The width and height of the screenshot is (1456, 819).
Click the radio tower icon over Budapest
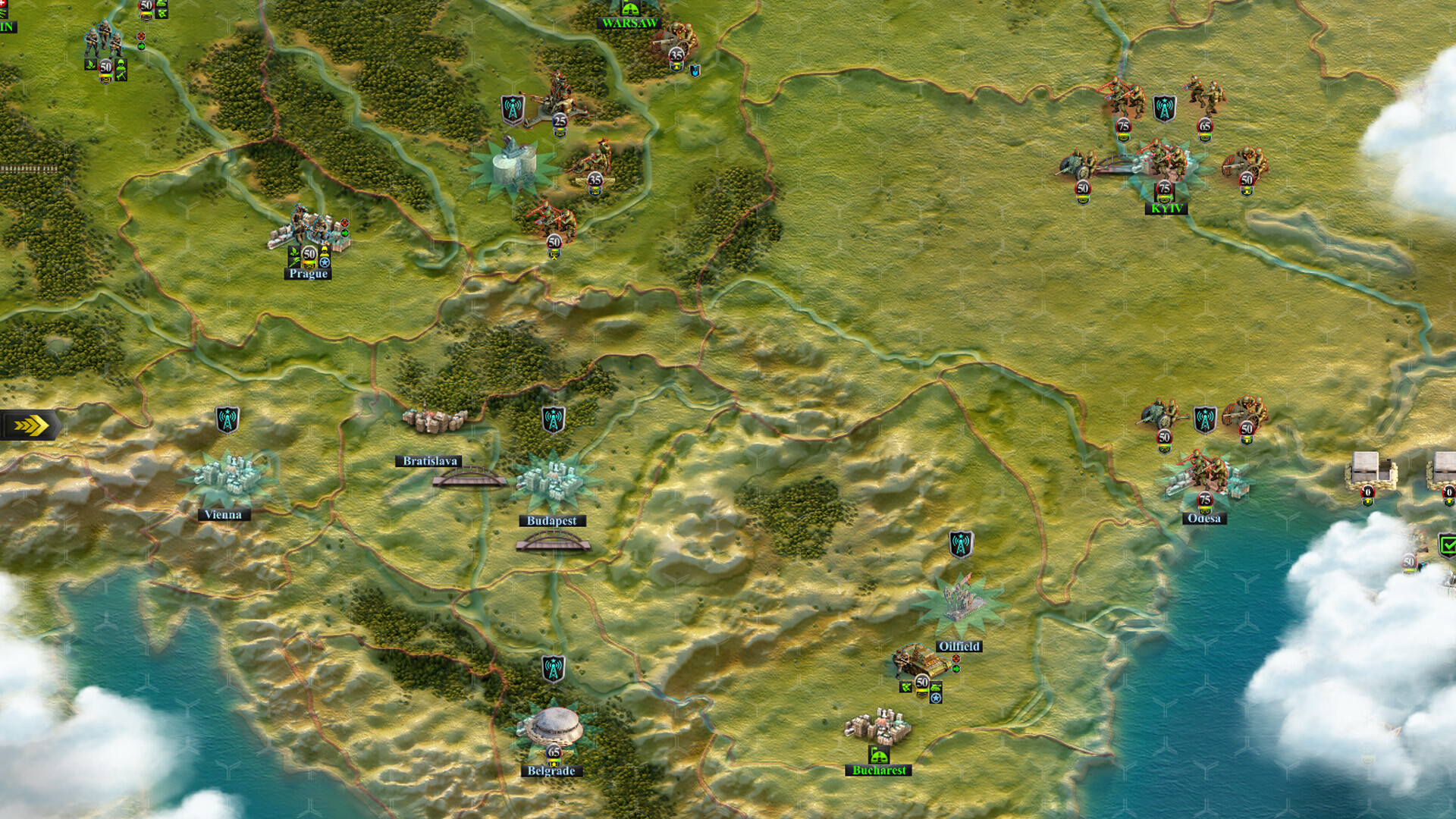(x=555, y=418)
